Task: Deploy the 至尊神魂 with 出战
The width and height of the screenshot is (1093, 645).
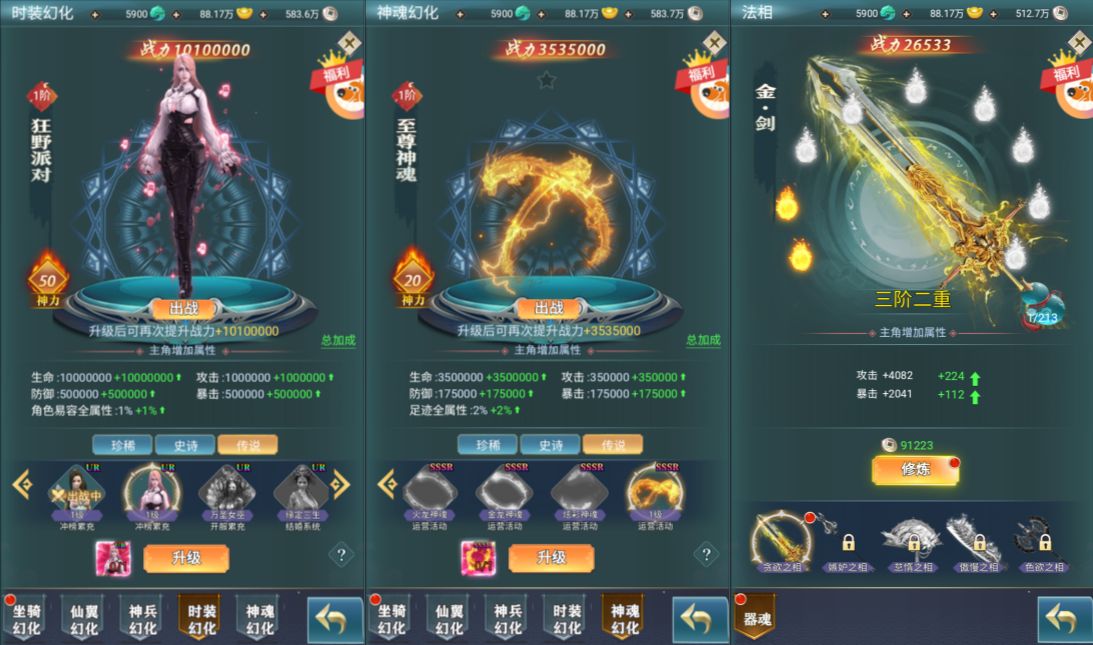Action: point(550,308)
